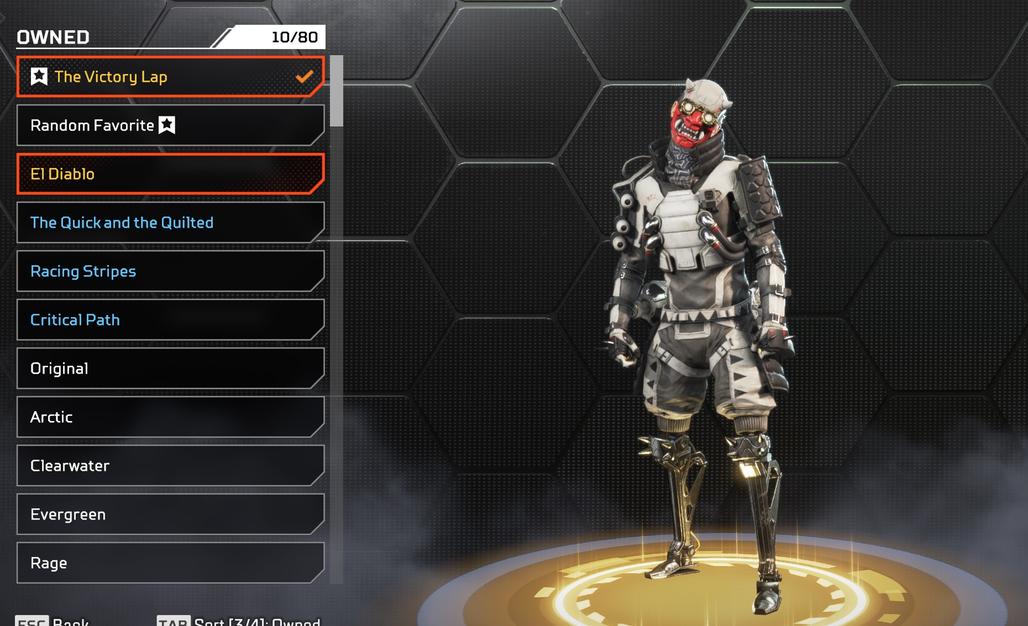Choose the Clearwater skin
Viewport: 1028px width, 626px height.
tap(170, 466)
